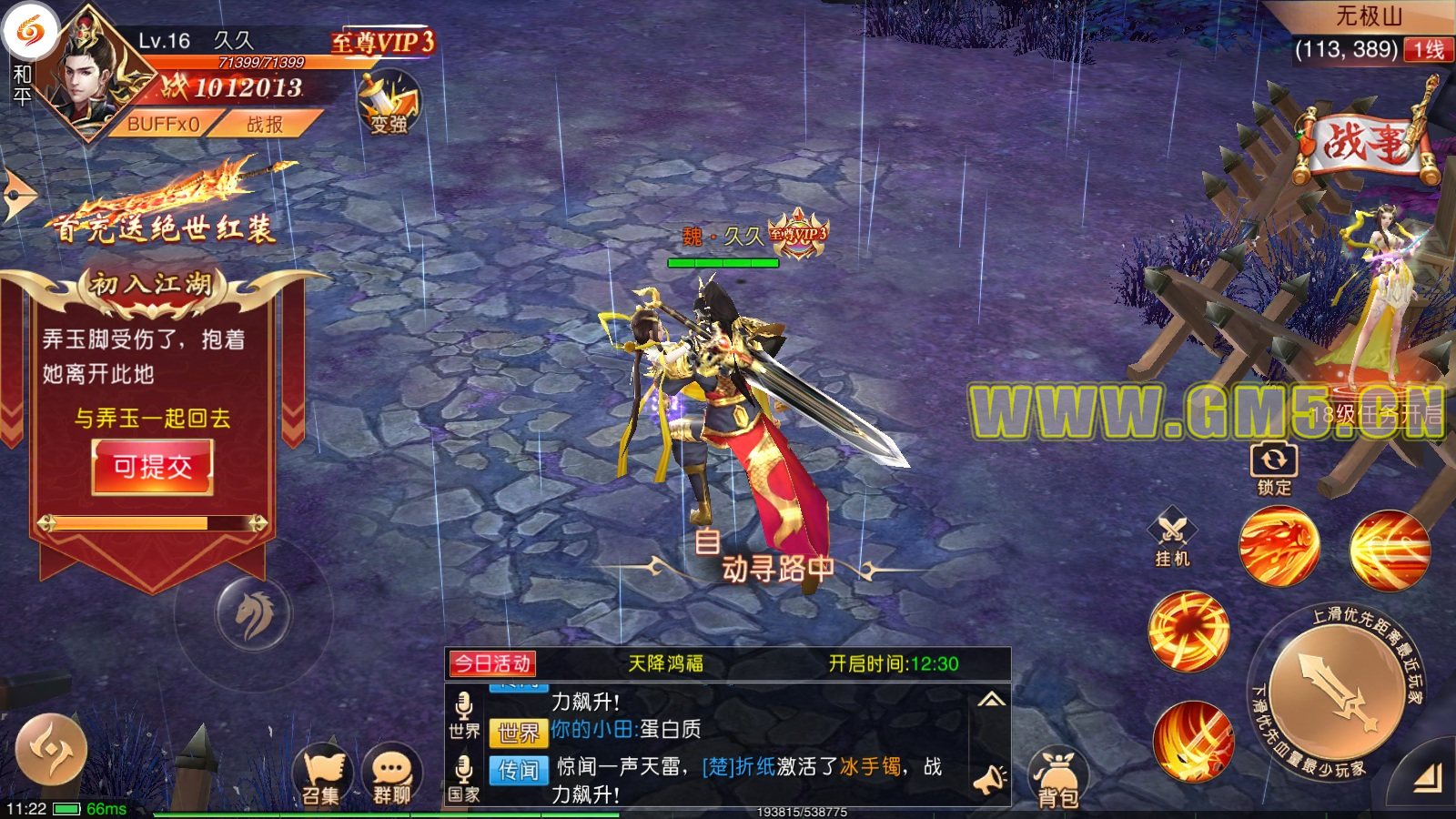This screenshot has height=819, width=1456.
Task: Toggle 挂机 auto-battle mode
Action: click(1172, 538)
